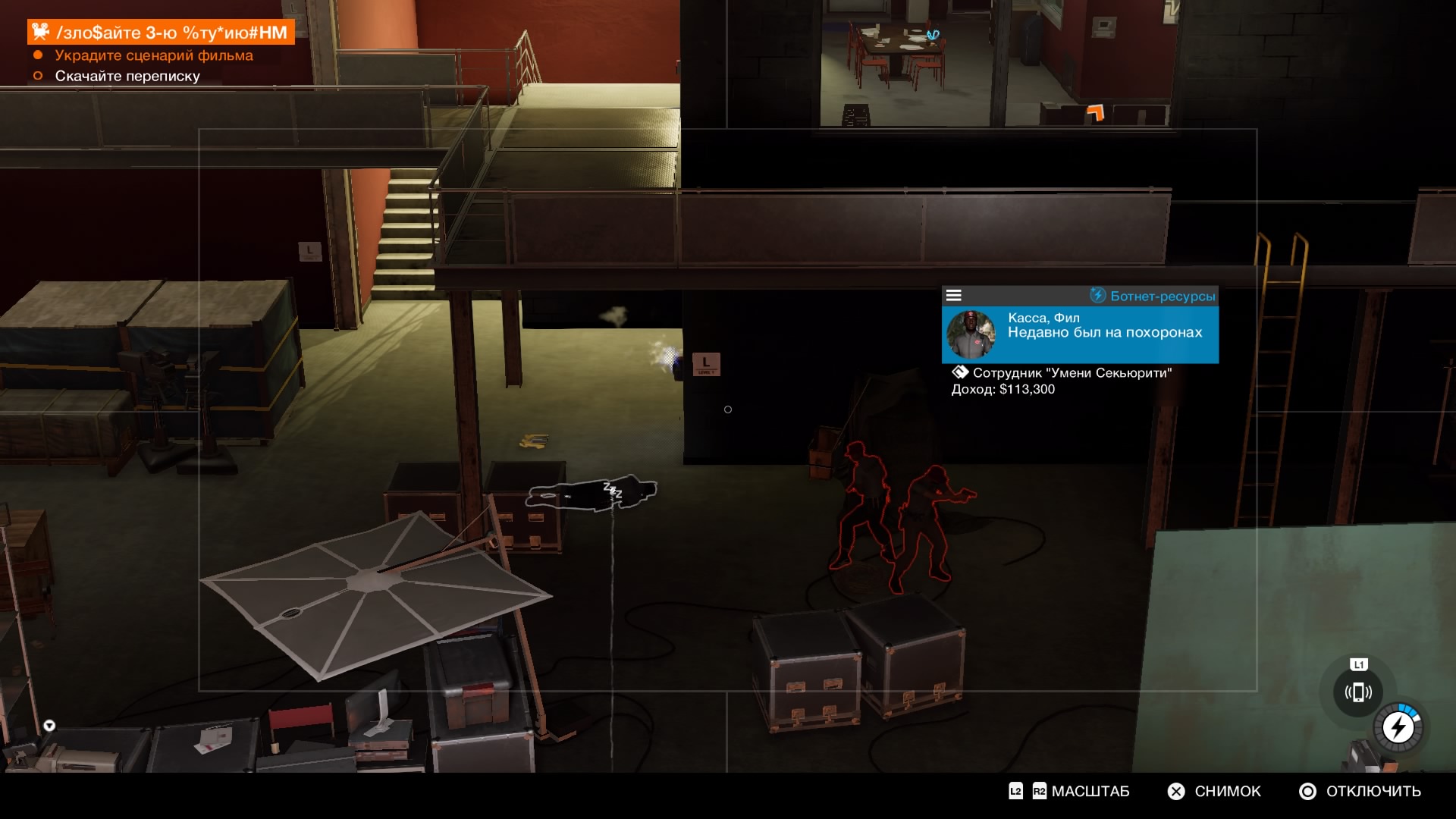Click the orange objective marker arrow
This screenshot has height=819, width=1456.
pyautogui.click(x=1095, y=113)
